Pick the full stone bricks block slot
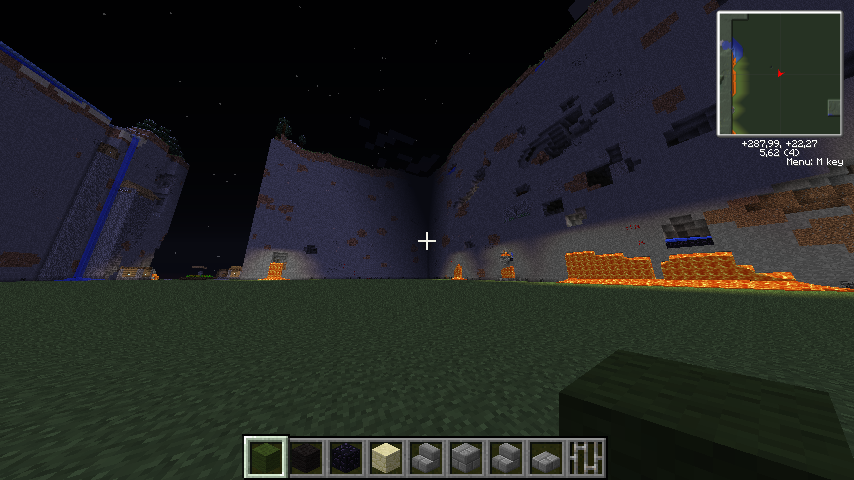This screenshot has width=854, height=480. (x=466, y=457)
